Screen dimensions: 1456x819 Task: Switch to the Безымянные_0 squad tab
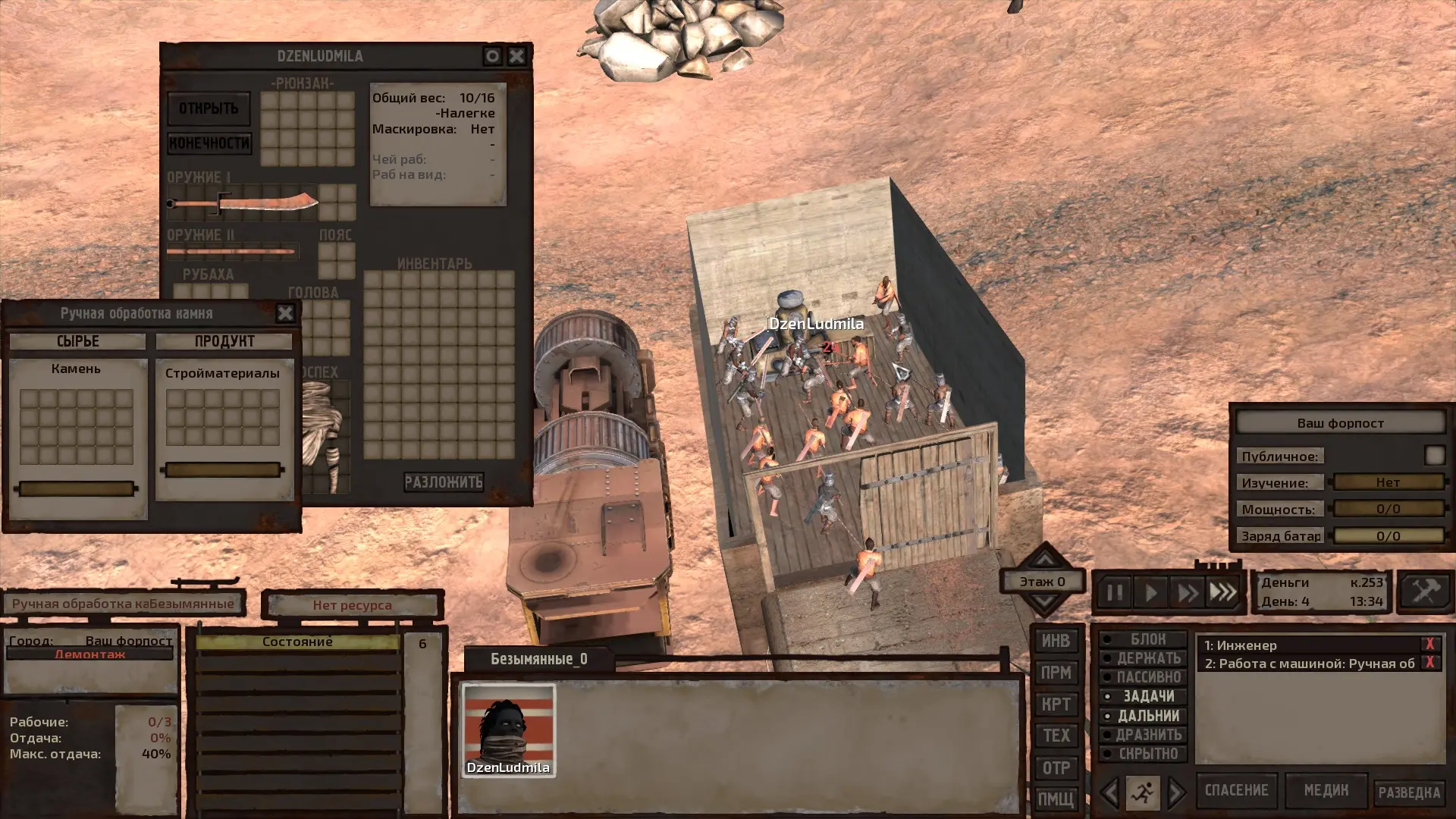(x=538, y=659)
